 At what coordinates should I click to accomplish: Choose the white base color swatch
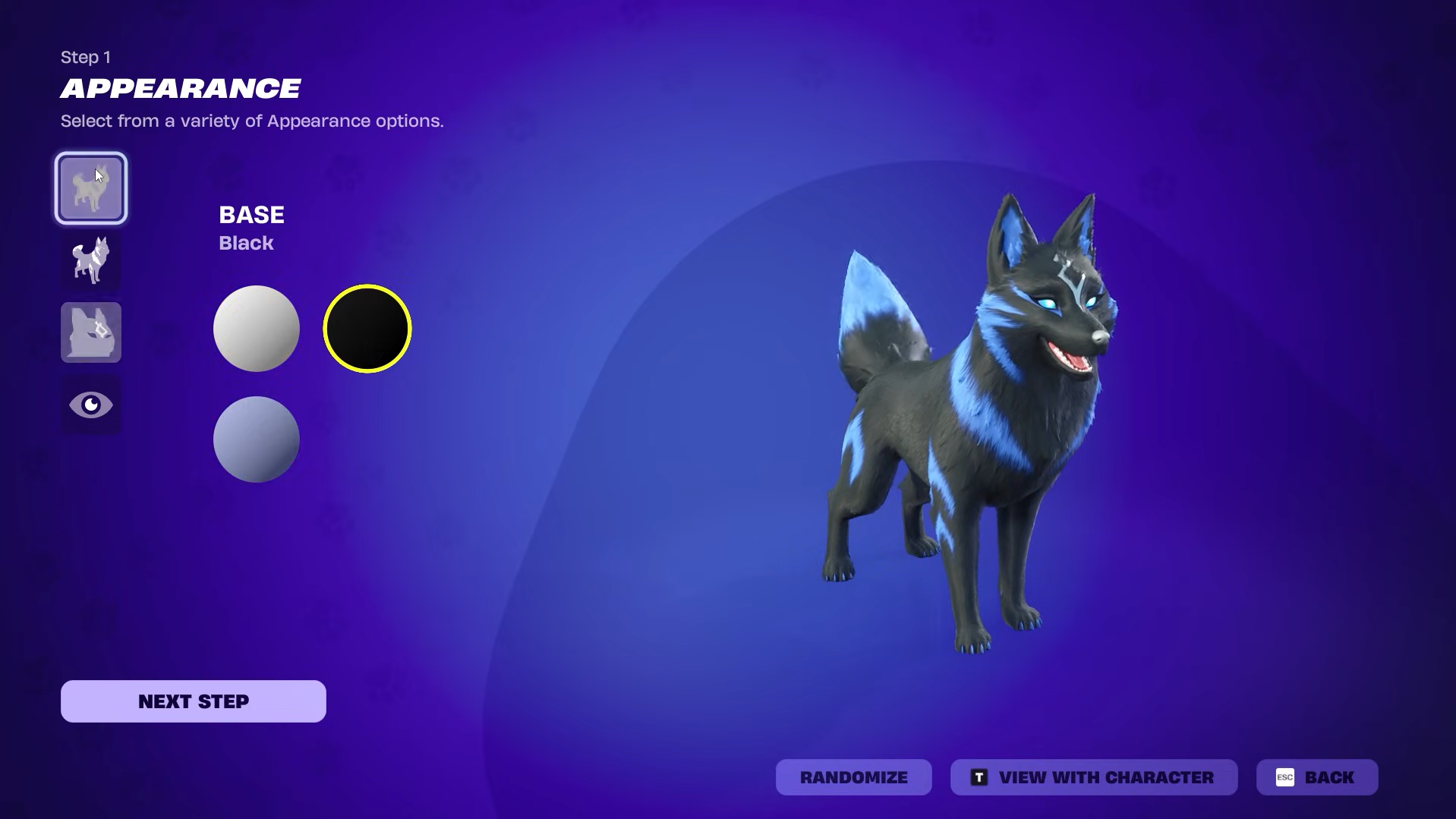pos(257,329)
